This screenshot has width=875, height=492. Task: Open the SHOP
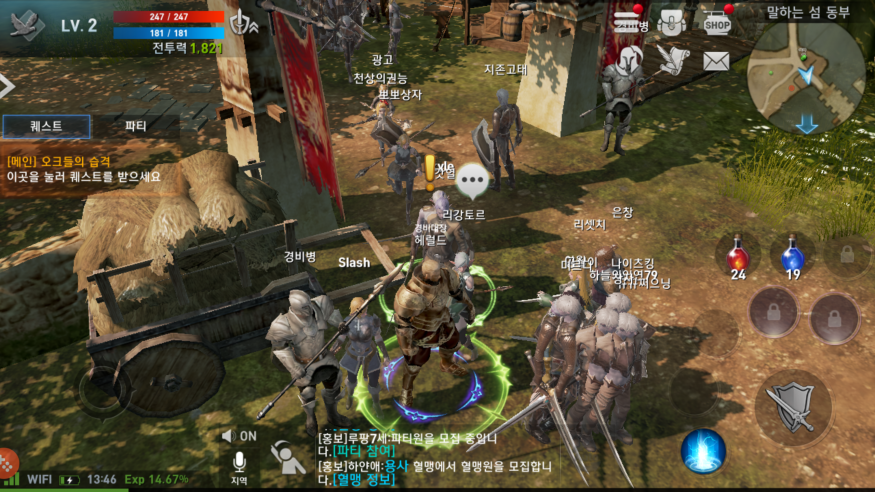pyautogui.click(x=715, y=21)
